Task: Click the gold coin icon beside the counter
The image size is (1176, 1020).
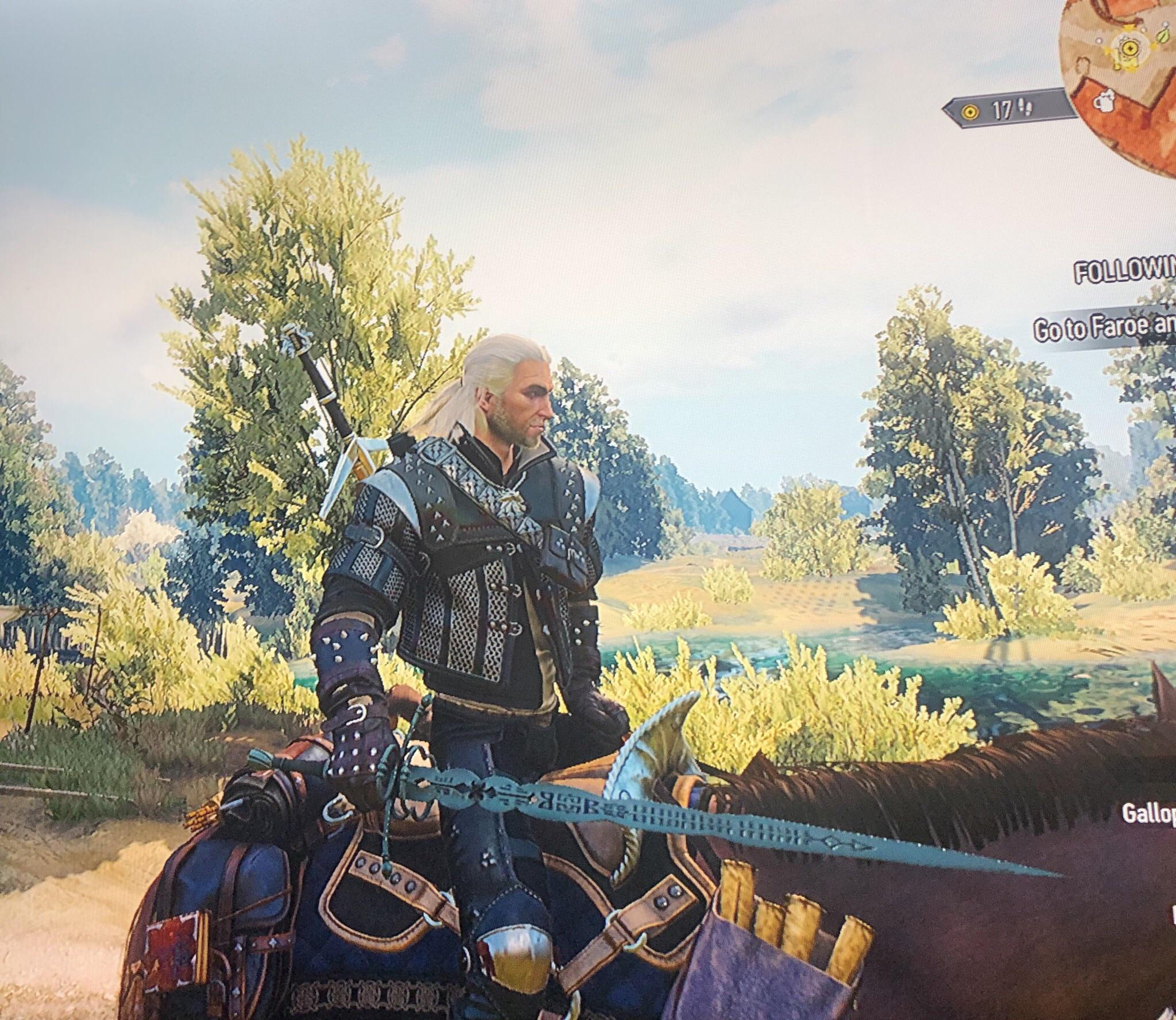Action: pos(970,111)
